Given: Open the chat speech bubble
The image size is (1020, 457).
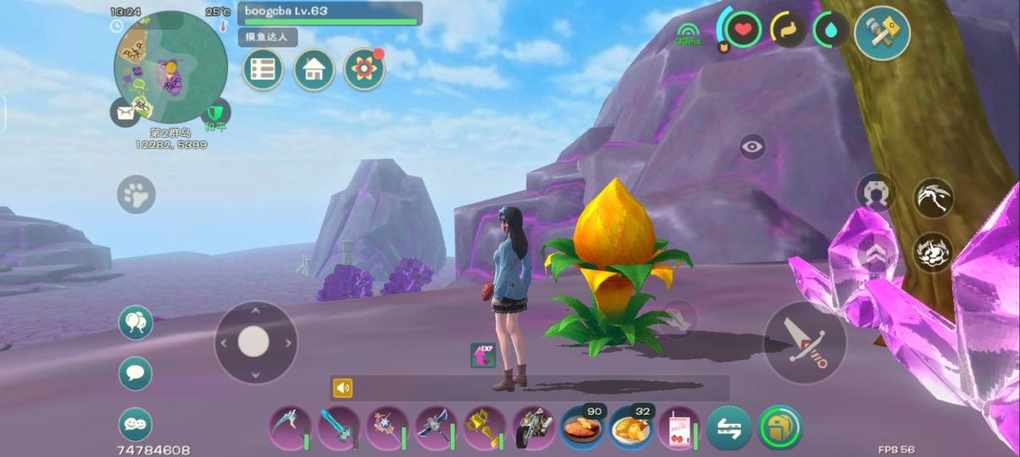Looking at the screenshot, I should (135, 373).
